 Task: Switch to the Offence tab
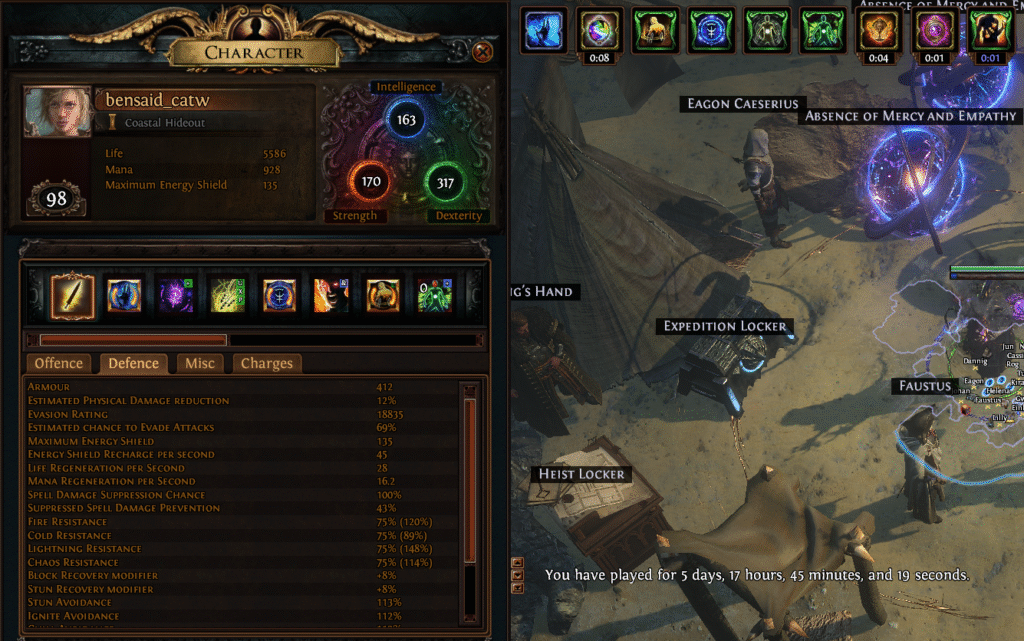(60, 363)
